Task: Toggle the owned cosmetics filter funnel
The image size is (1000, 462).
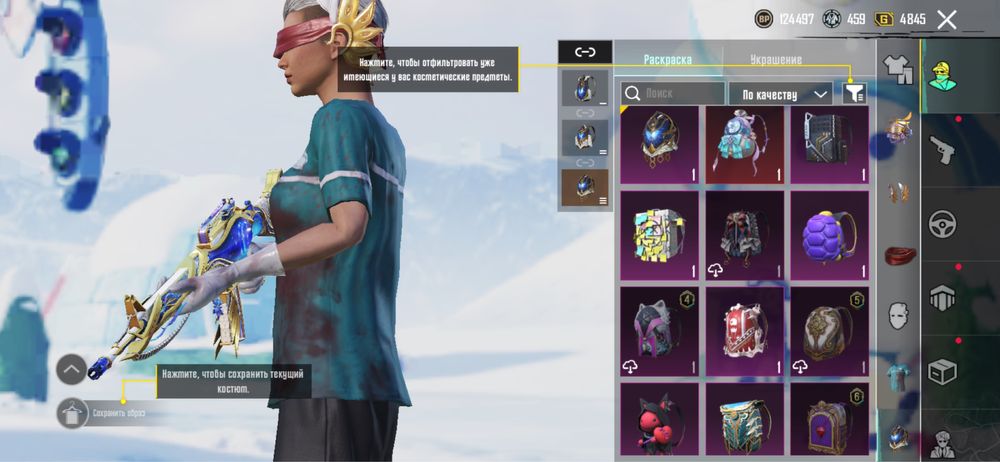Action: (853, 93)
